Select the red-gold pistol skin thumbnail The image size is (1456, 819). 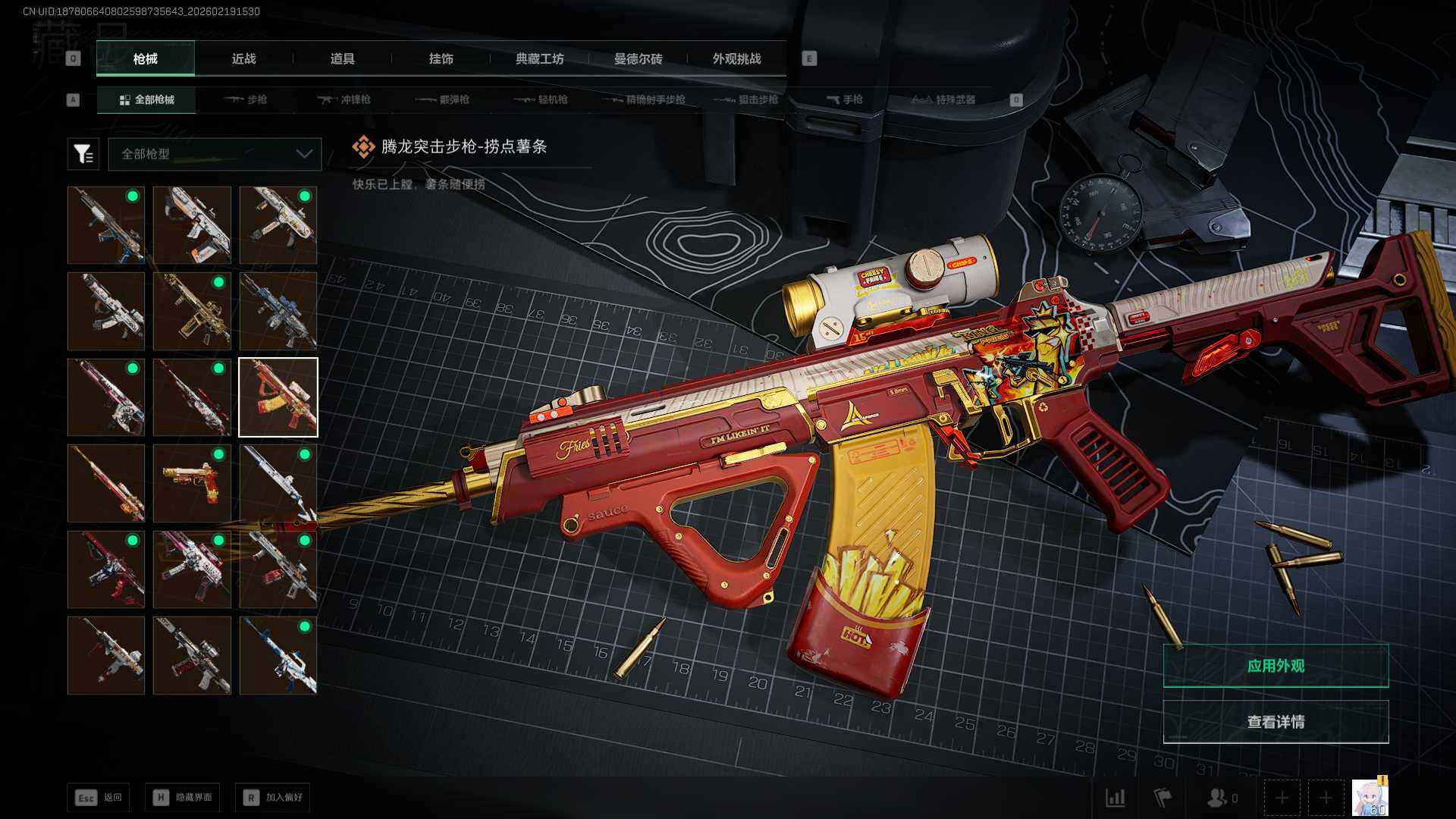pos(192,483)
